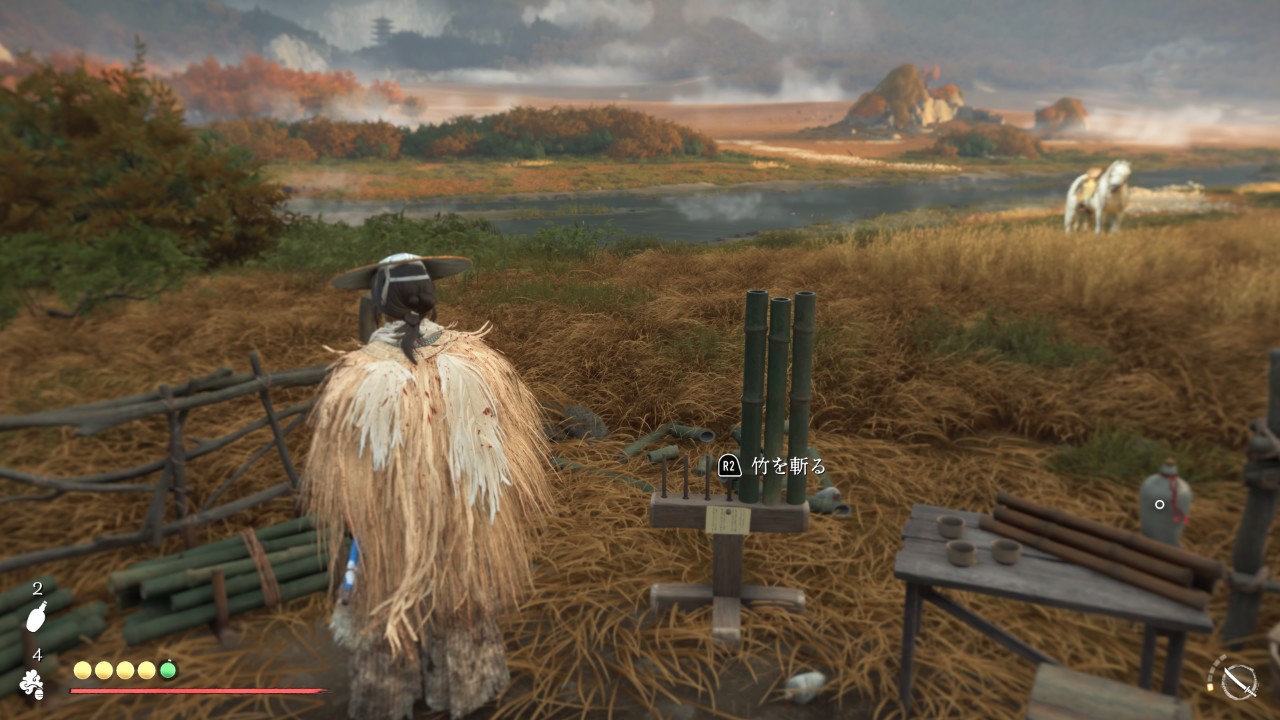
Task: Select the sake gourd healing item icon
Action: 37,617
